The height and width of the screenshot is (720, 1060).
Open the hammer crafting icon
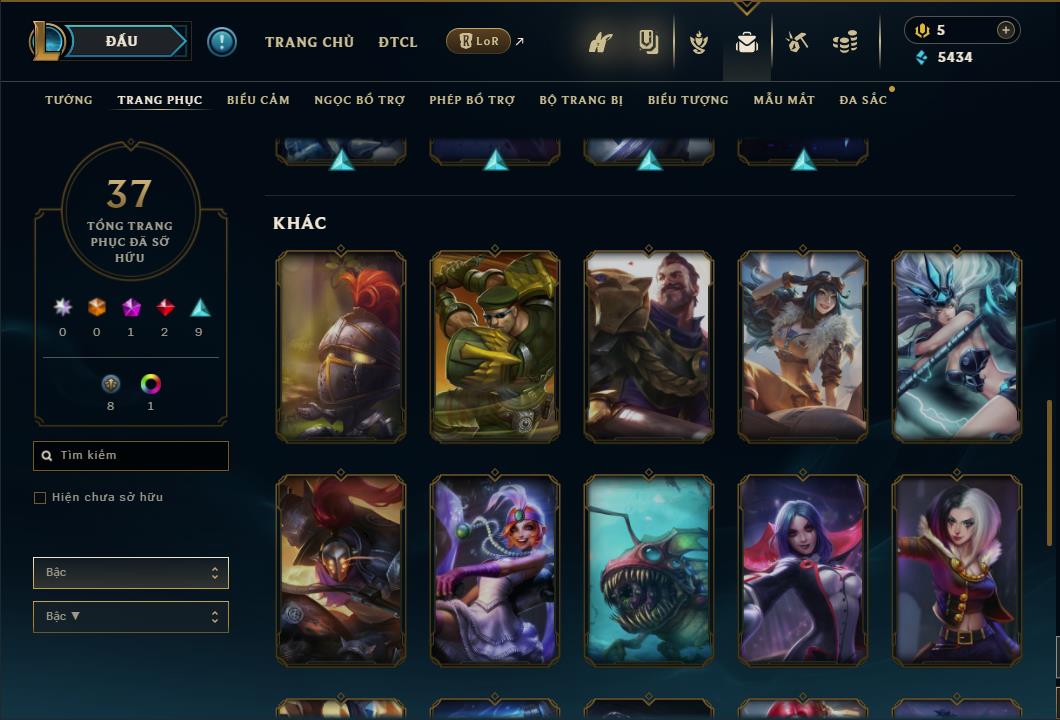(797, 42)
